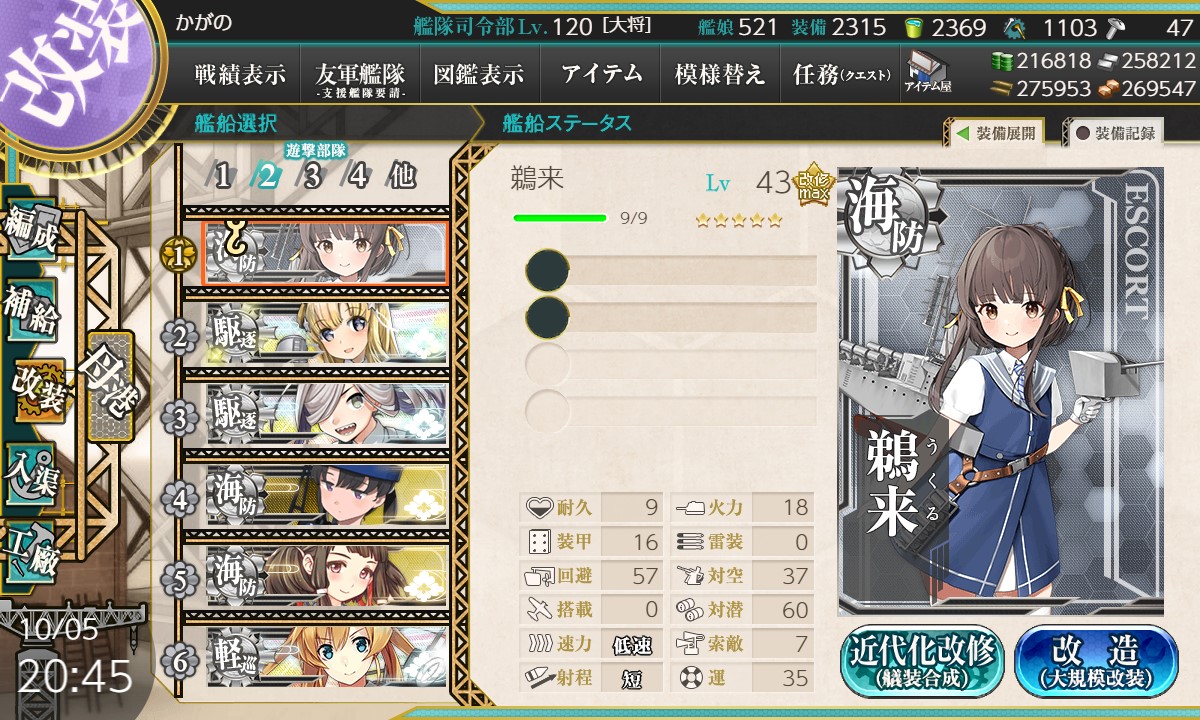Open 模様替え furniture menu

(719, 74)
